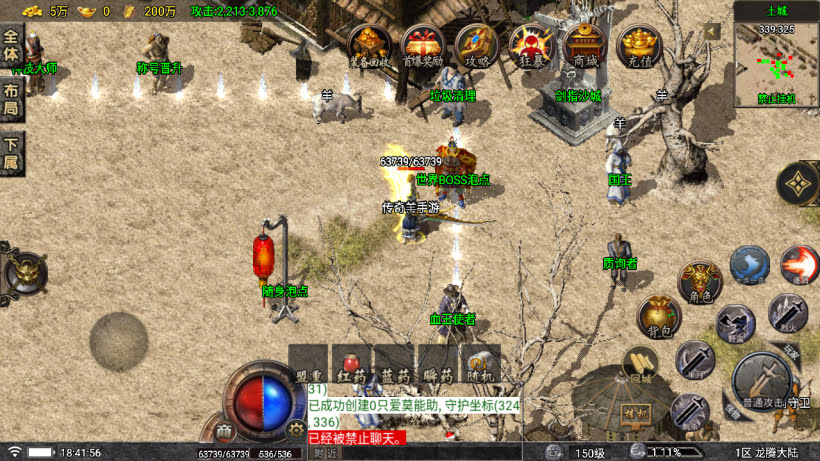Open the 角色 character sheet
The width and height of the screenshot is (820, 461).
pyautogui.click(x=700, y=282)
